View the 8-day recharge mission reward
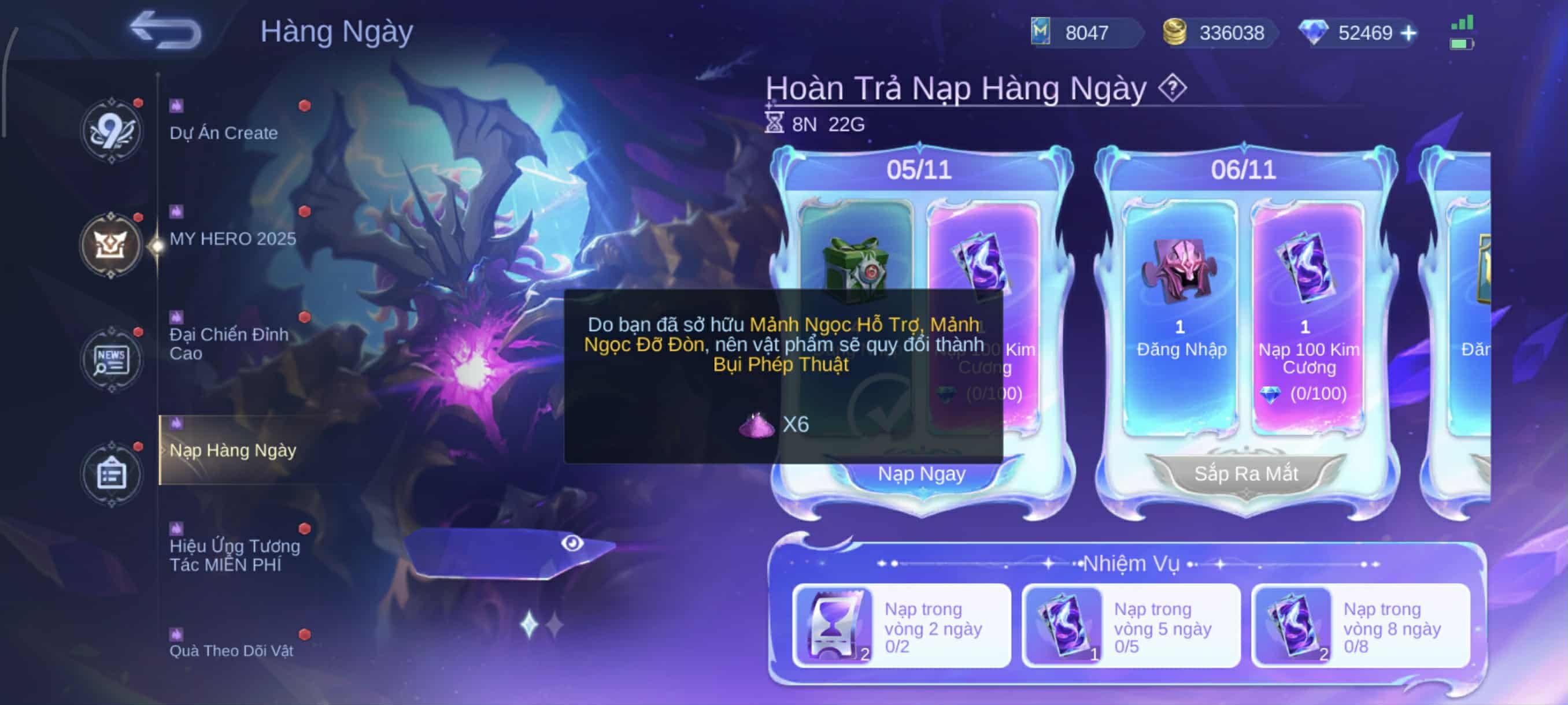Viewport: 1568px width, 705px height. [1292, 625]
